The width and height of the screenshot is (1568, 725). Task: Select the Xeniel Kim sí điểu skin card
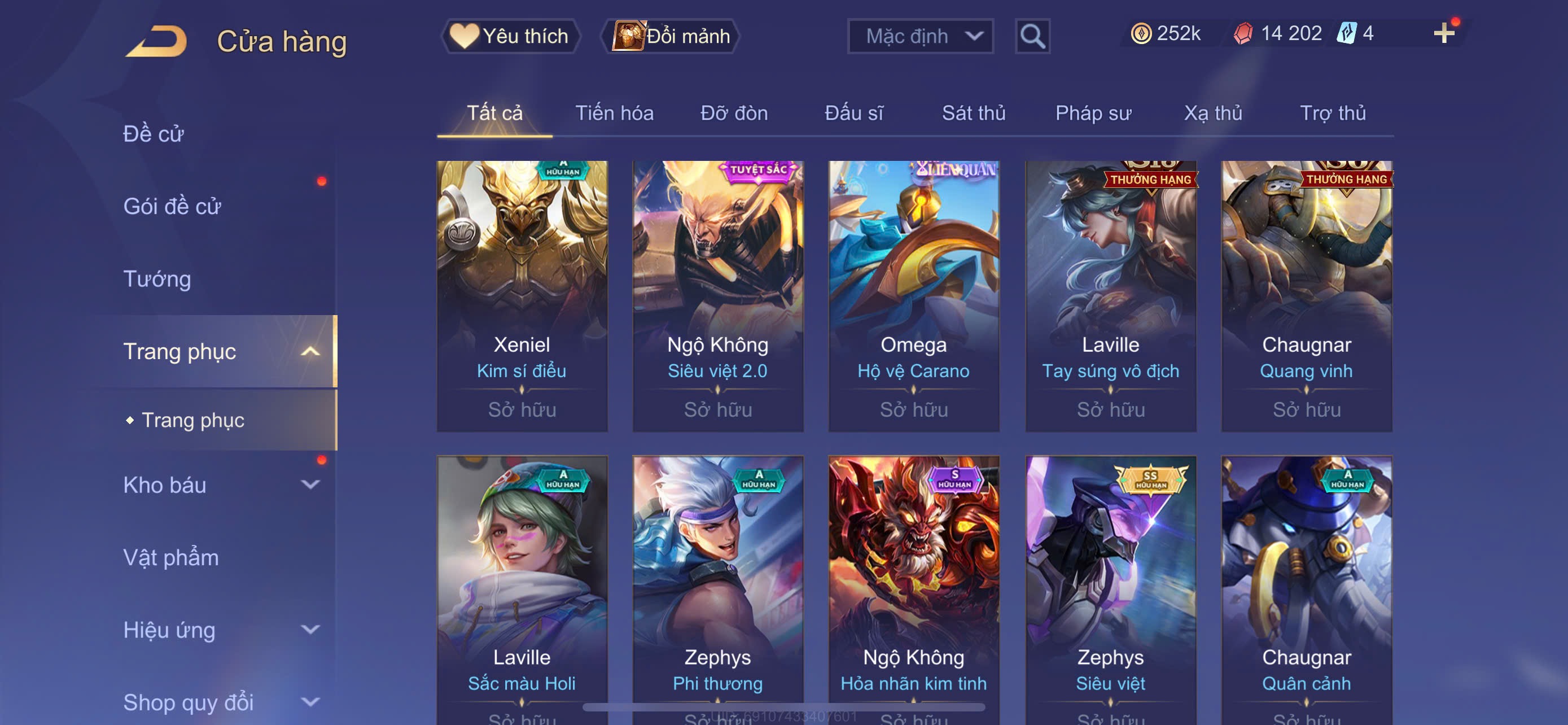point(522,296)
